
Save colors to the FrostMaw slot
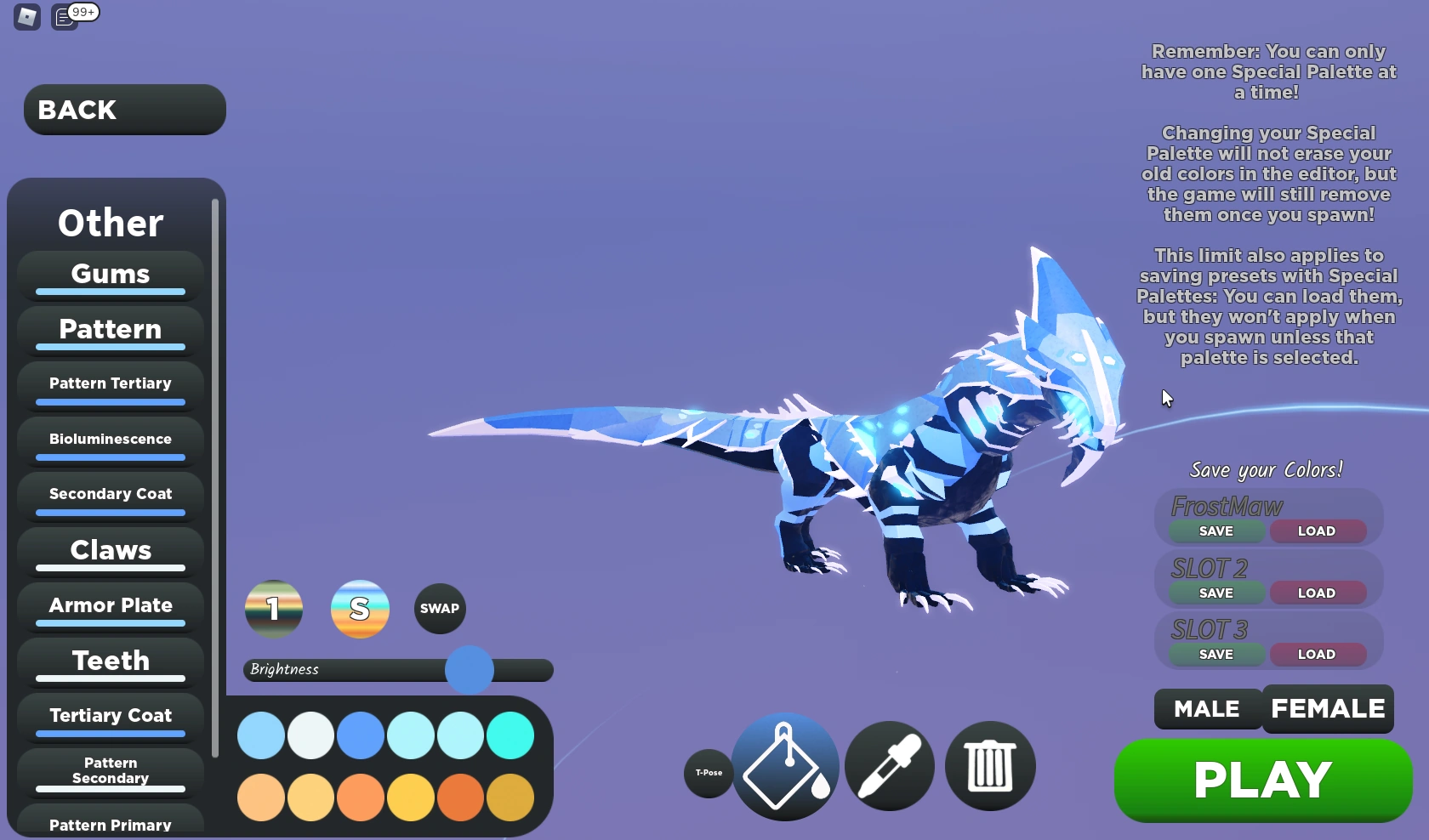point(1216,531)
